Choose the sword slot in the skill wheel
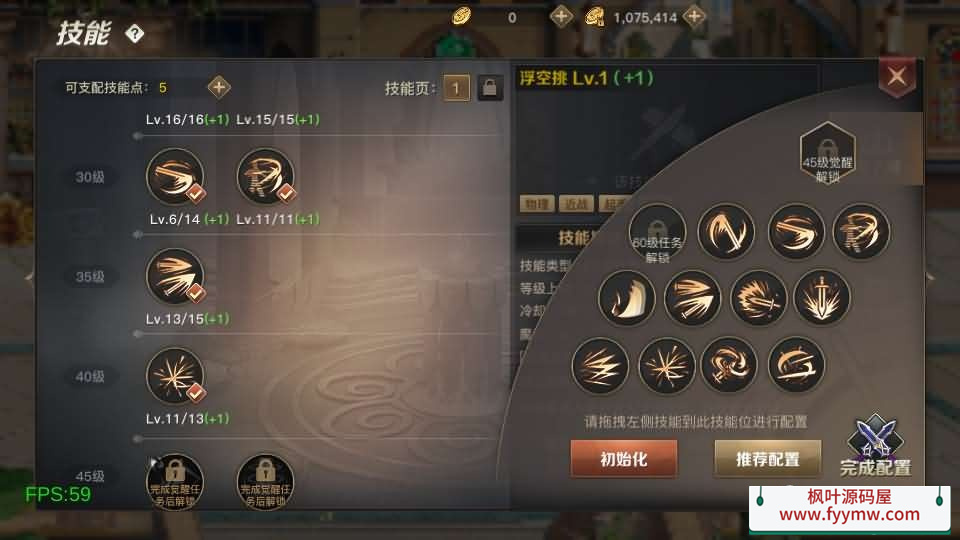 pyautogui.click(x=822, y=297)
